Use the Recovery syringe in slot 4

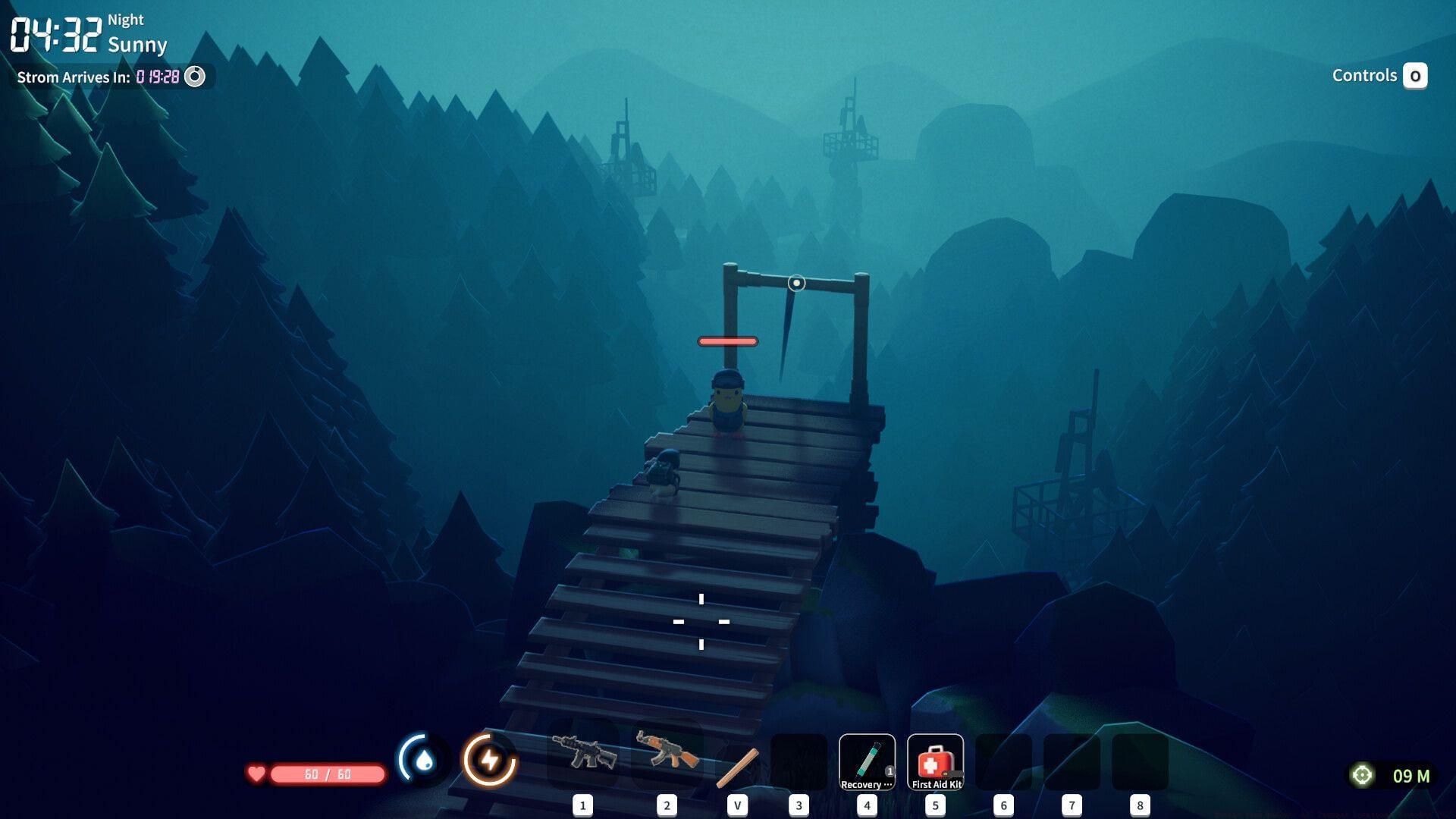pos(867,762)
